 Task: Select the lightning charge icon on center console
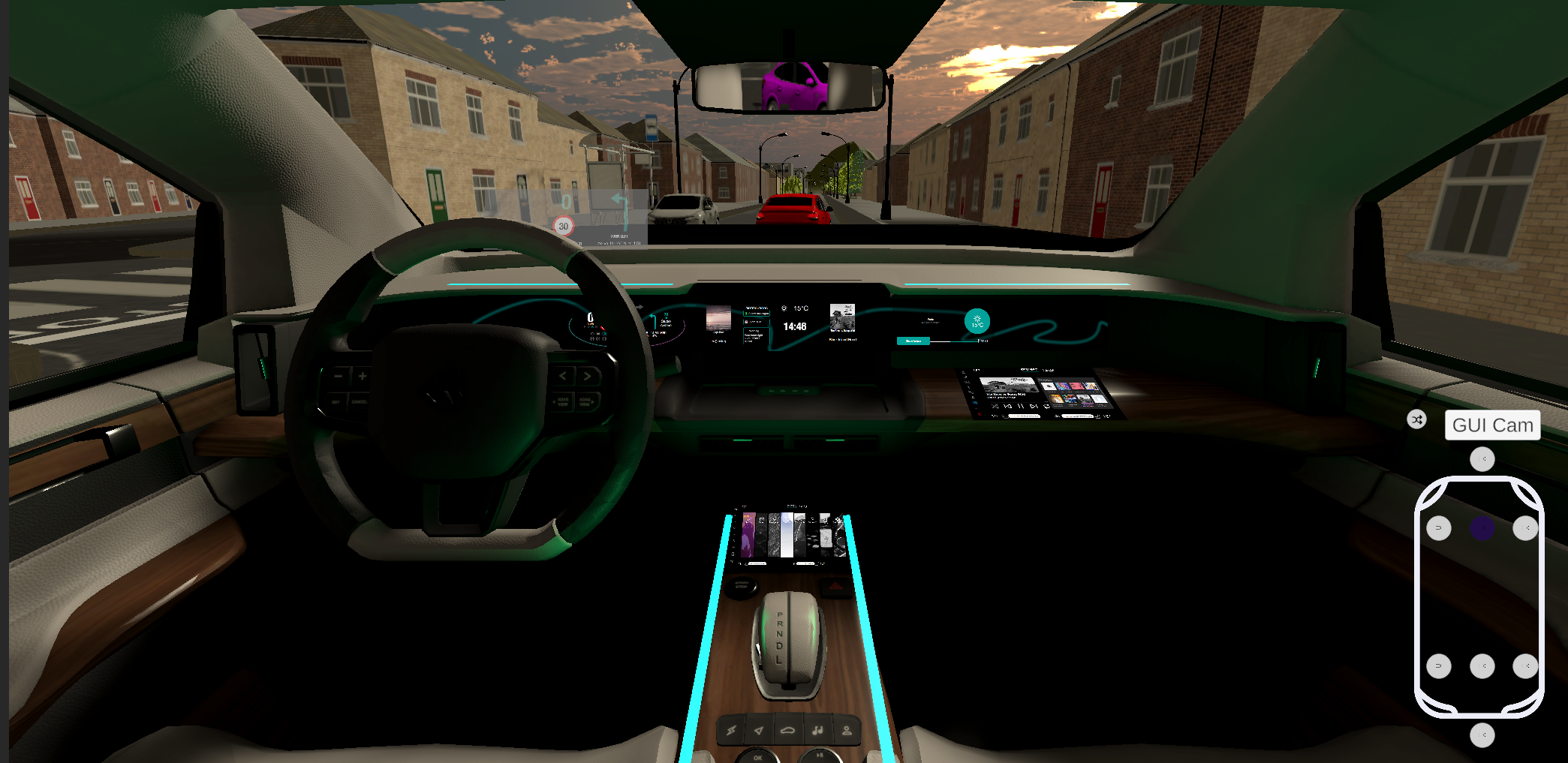[x=730, y=730]
